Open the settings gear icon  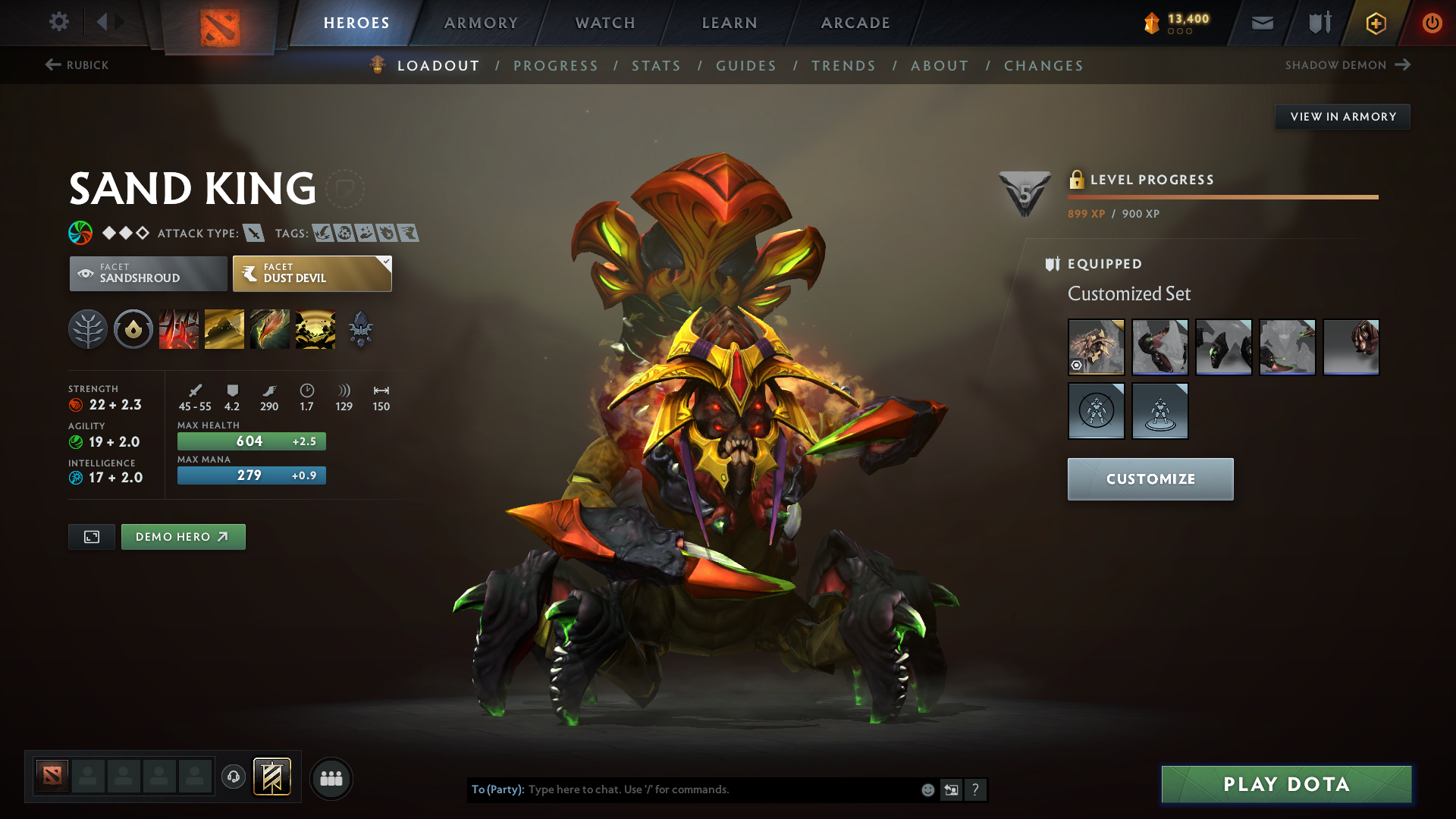(x=59, y=22)
